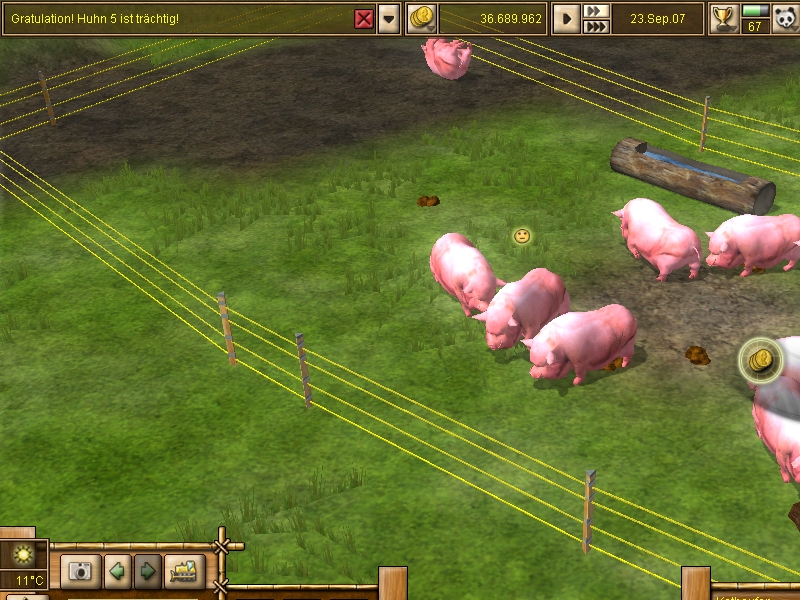Click the smiley mood icon above the pig
The height and width of the screenshot is (600, 800).
522,236
